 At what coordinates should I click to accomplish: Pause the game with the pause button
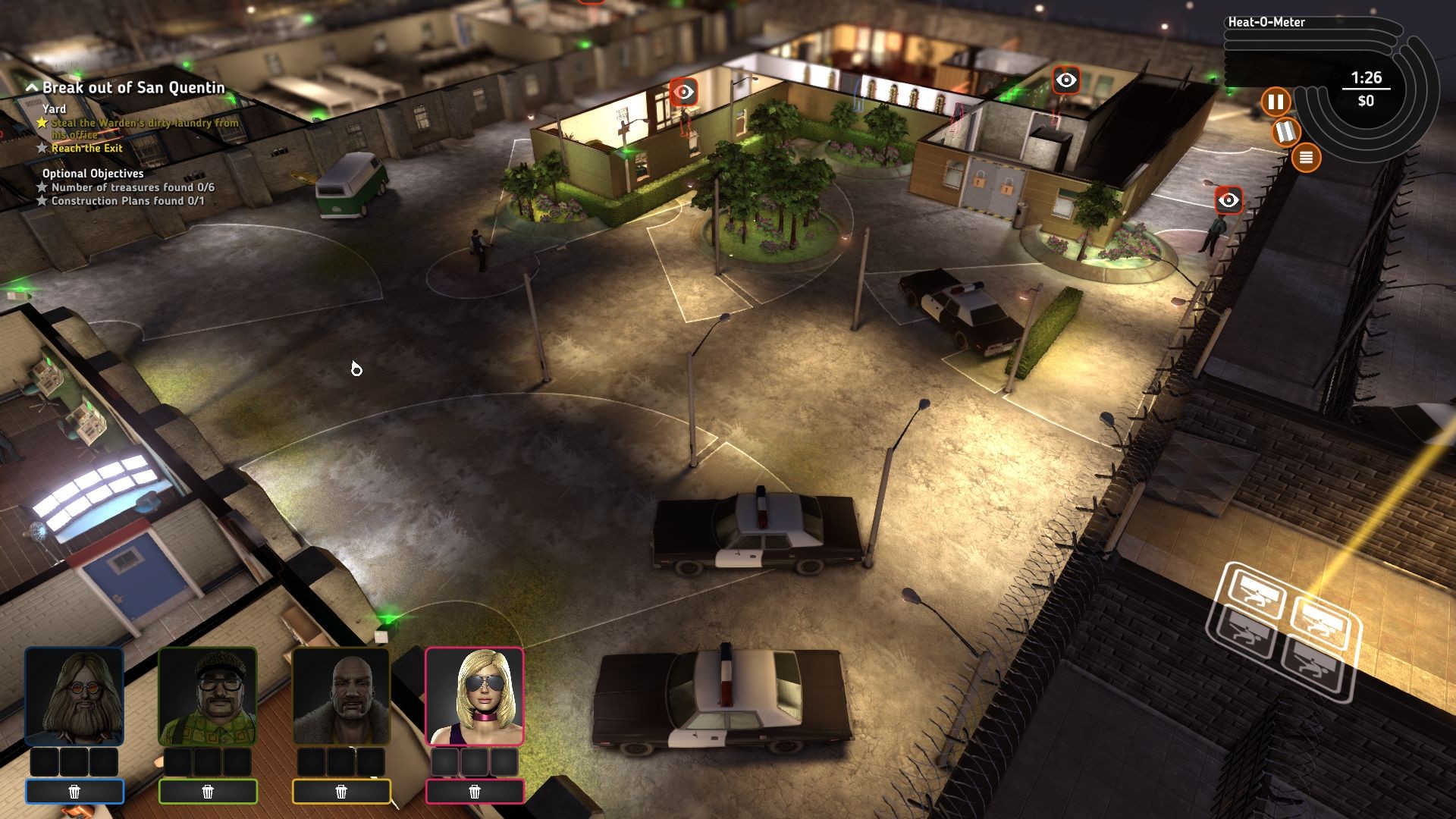[1276, 102]
